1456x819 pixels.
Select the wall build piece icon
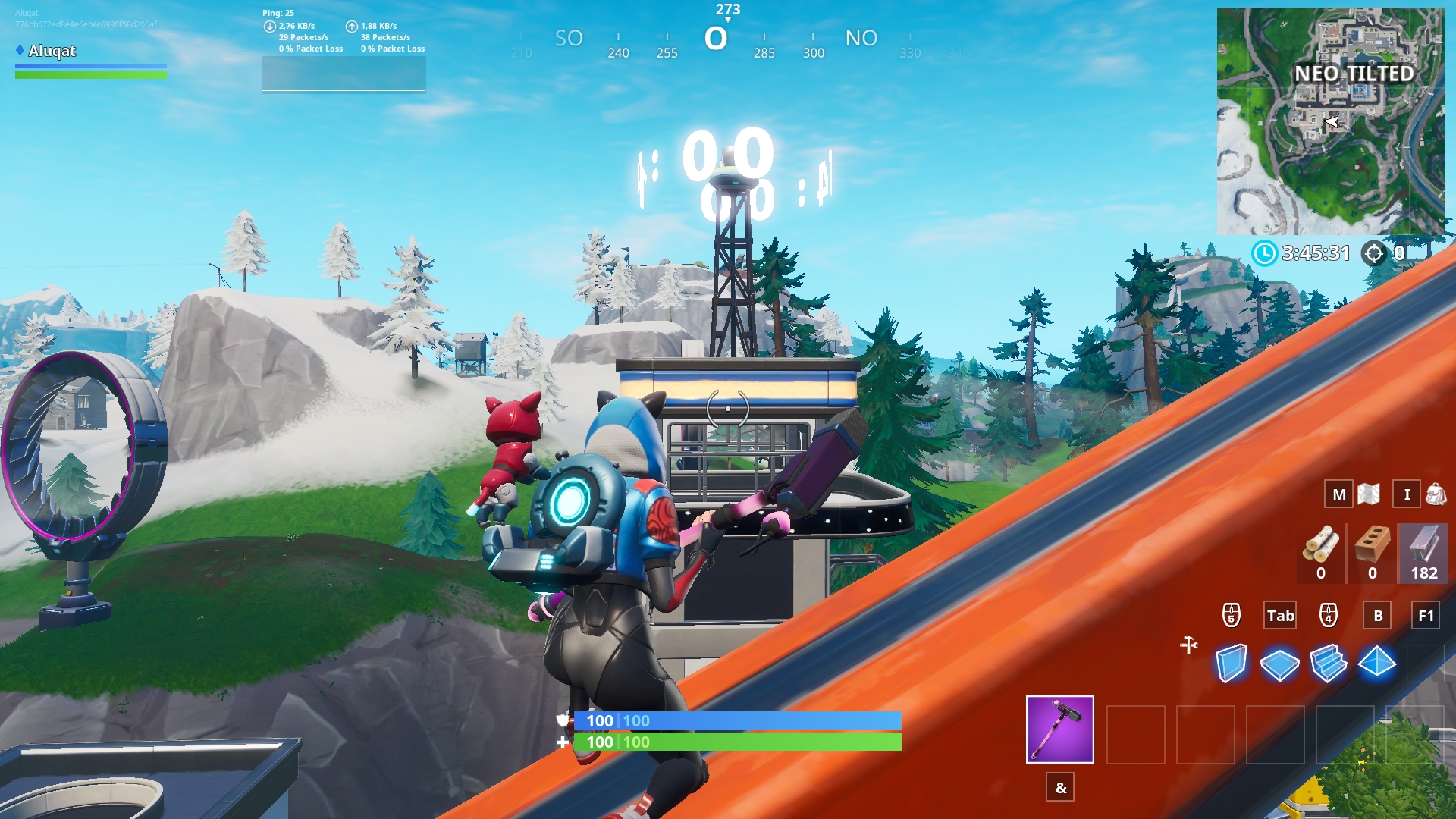(x=1234, y=664)
